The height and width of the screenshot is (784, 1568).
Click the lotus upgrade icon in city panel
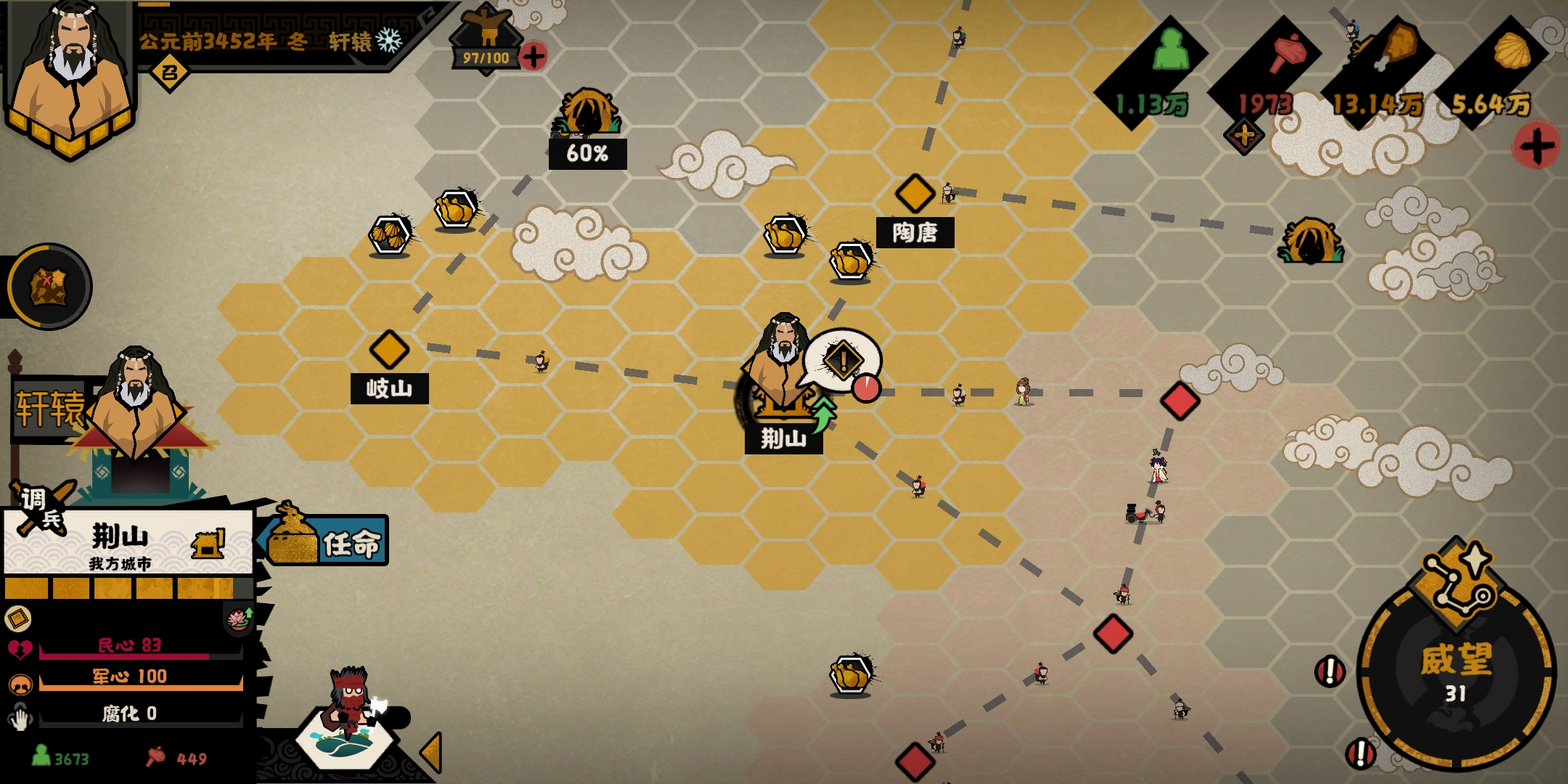(239, 619)
